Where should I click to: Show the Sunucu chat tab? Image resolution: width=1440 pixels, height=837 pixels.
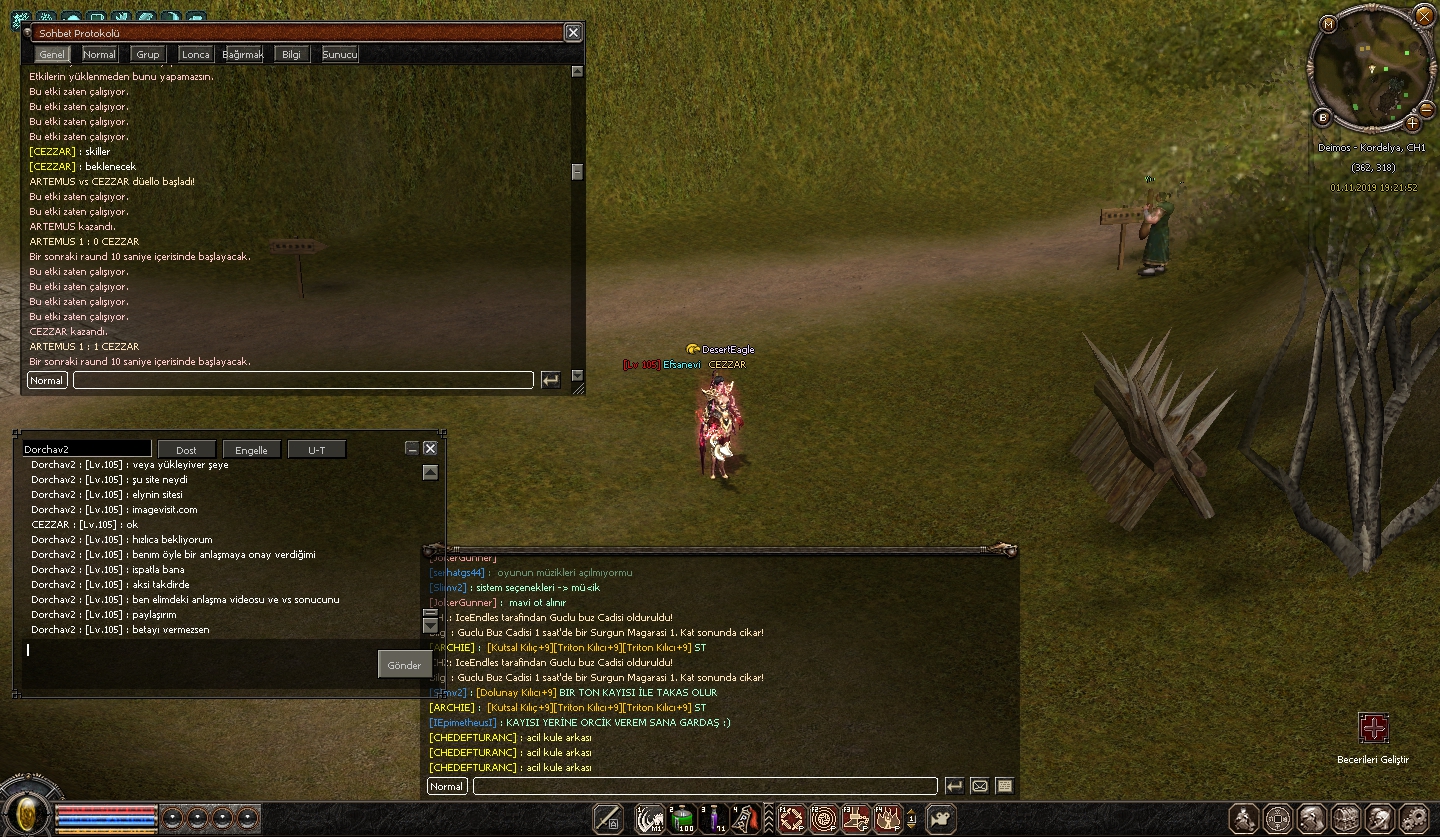coord(340,54)
